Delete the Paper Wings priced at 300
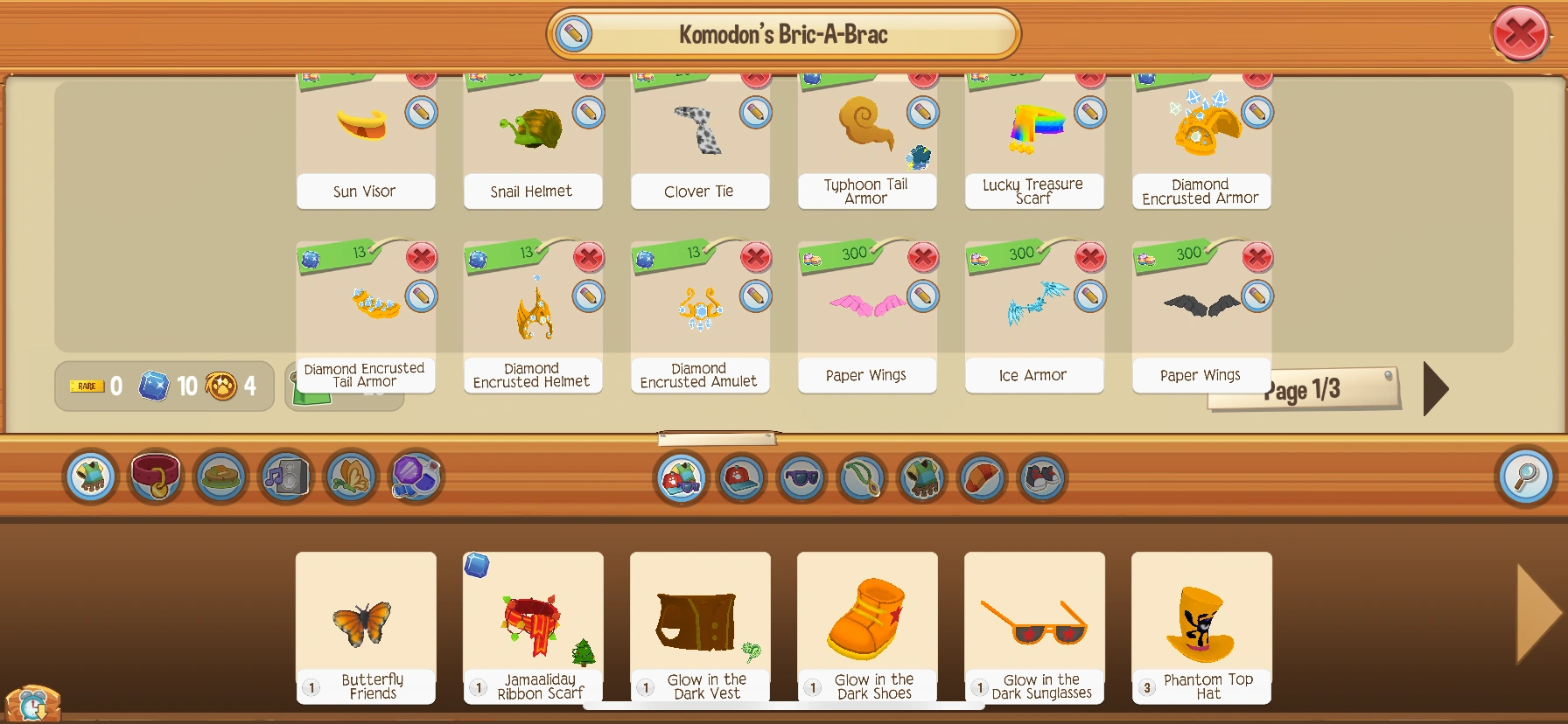 [x=920, y=258]
